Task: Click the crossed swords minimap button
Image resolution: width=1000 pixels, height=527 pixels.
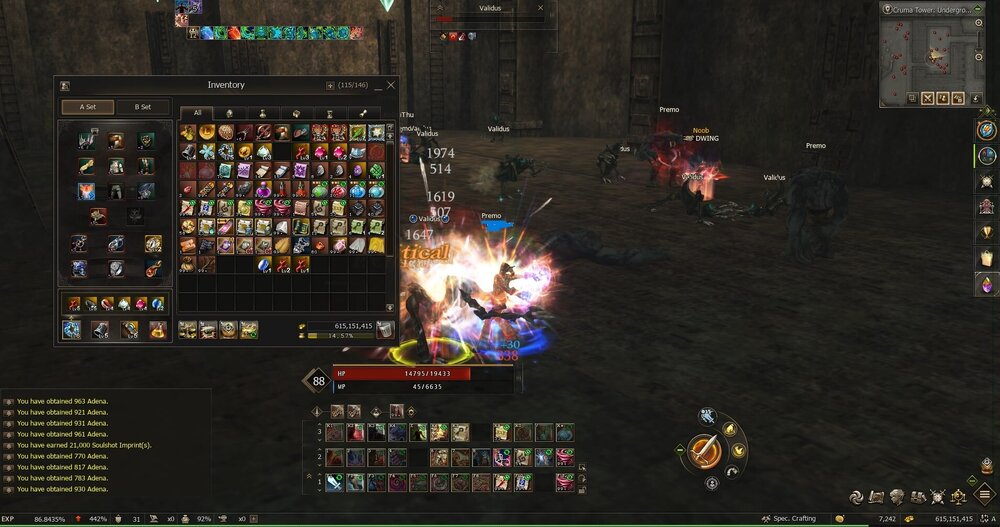Action: point(927,98)
